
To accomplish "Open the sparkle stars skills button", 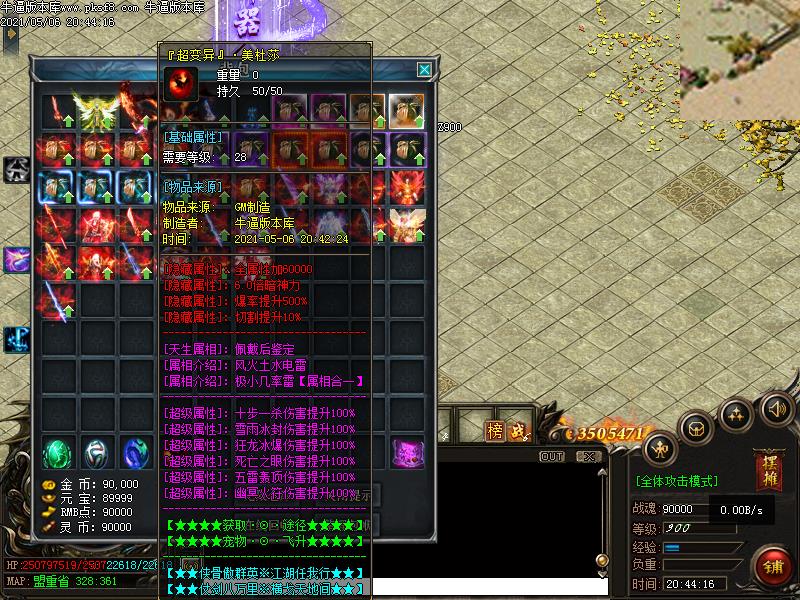I will [736, 413].
